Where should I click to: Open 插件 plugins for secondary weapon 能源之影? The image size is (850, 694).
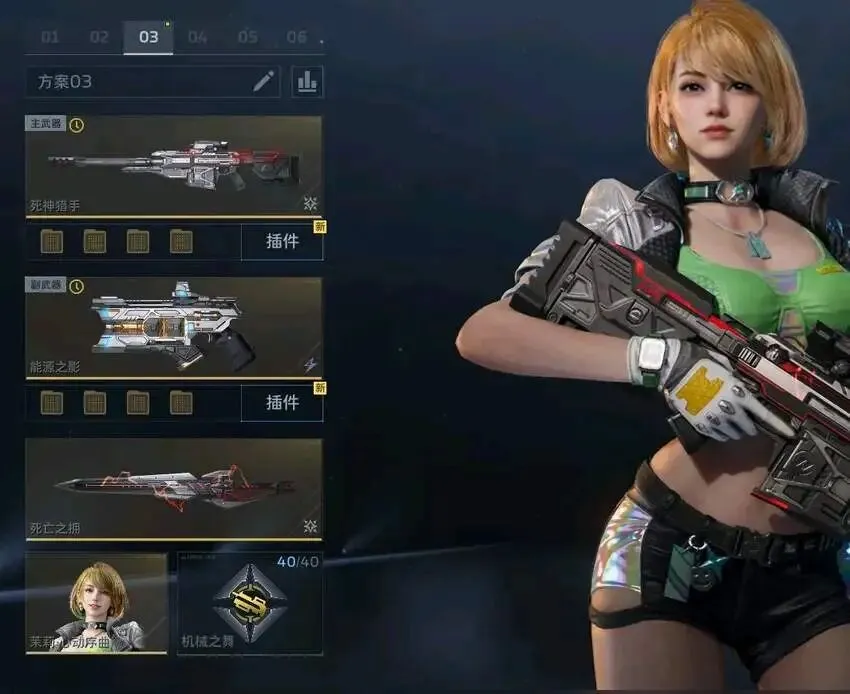point(282,402)
